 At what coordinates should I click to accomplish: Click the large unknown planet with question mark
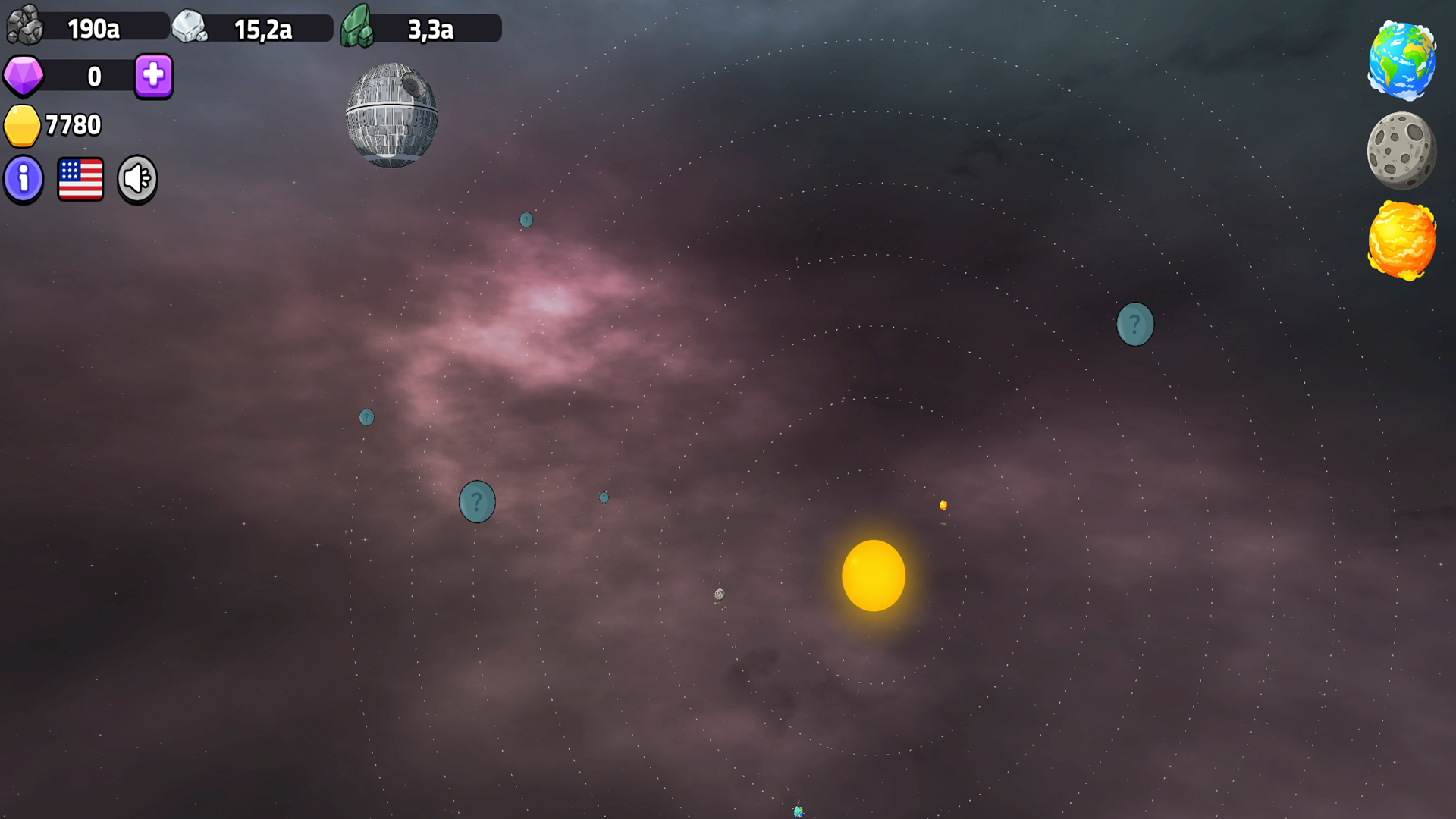click(476, 500)
